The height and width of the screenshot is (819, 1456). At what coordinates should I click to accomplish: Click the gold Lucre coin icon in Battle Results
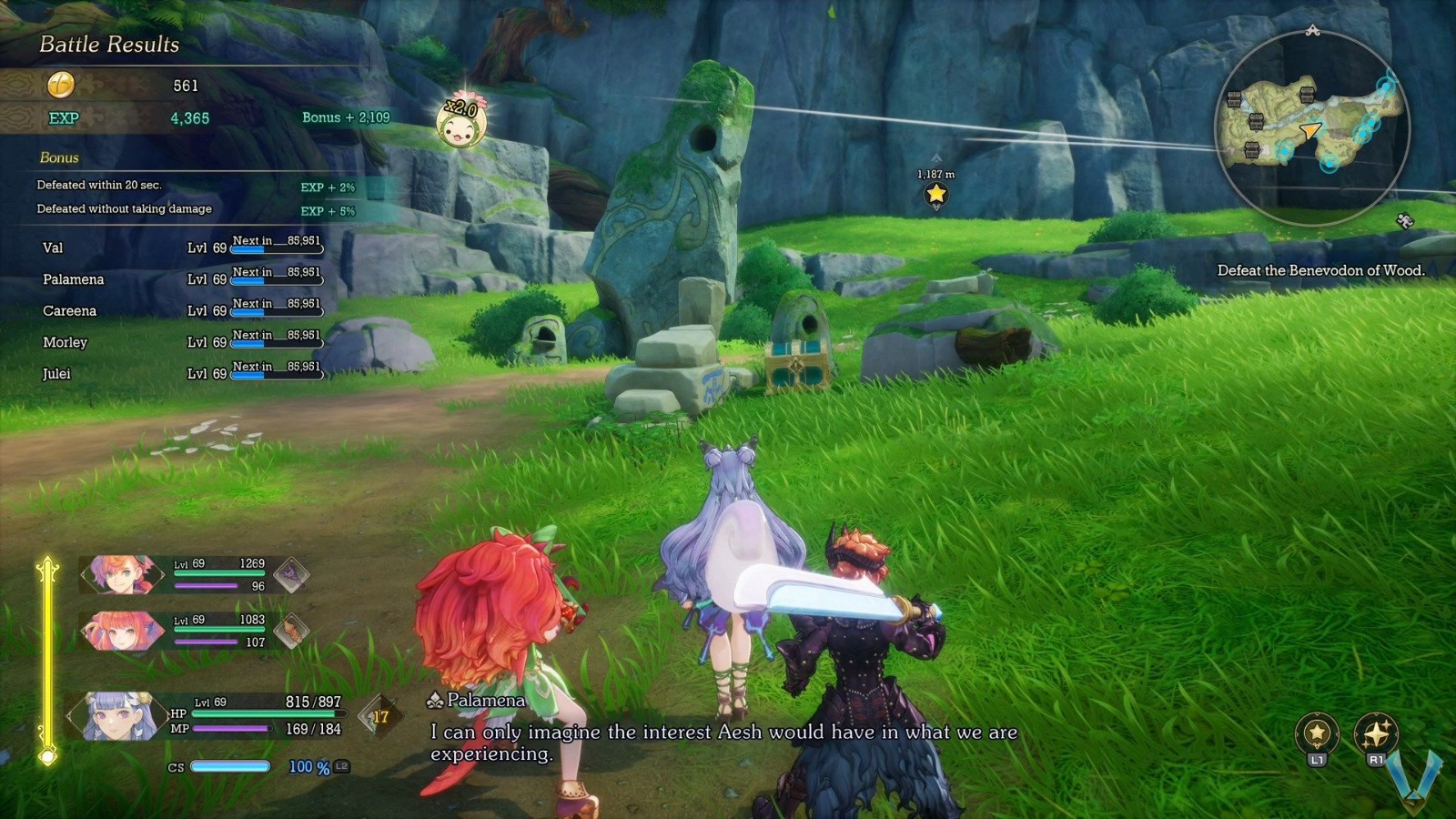point(60,86)
